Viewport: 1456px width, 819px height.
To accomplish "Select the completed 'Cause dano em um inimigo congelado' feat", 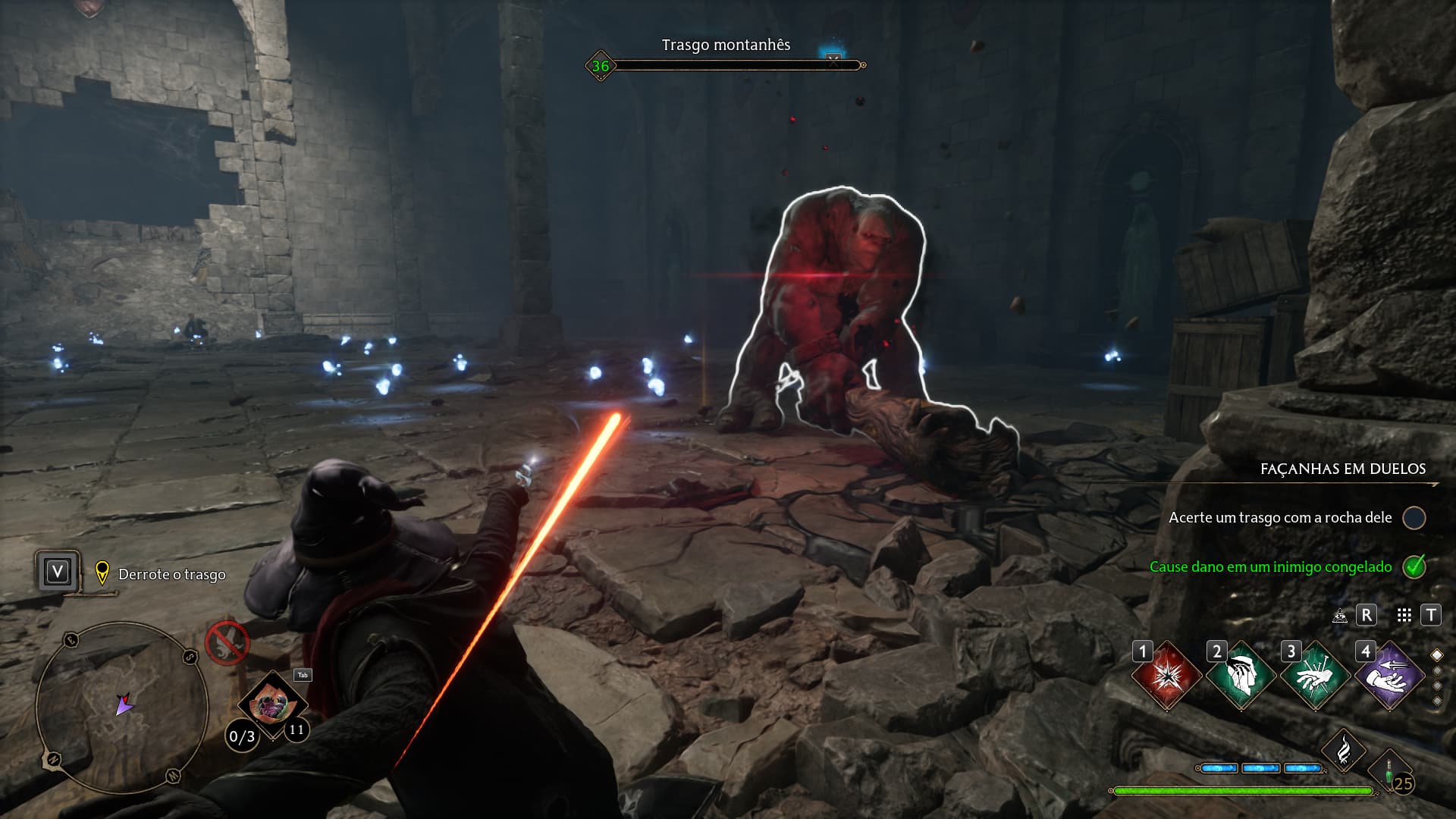I will (1270, 566).
